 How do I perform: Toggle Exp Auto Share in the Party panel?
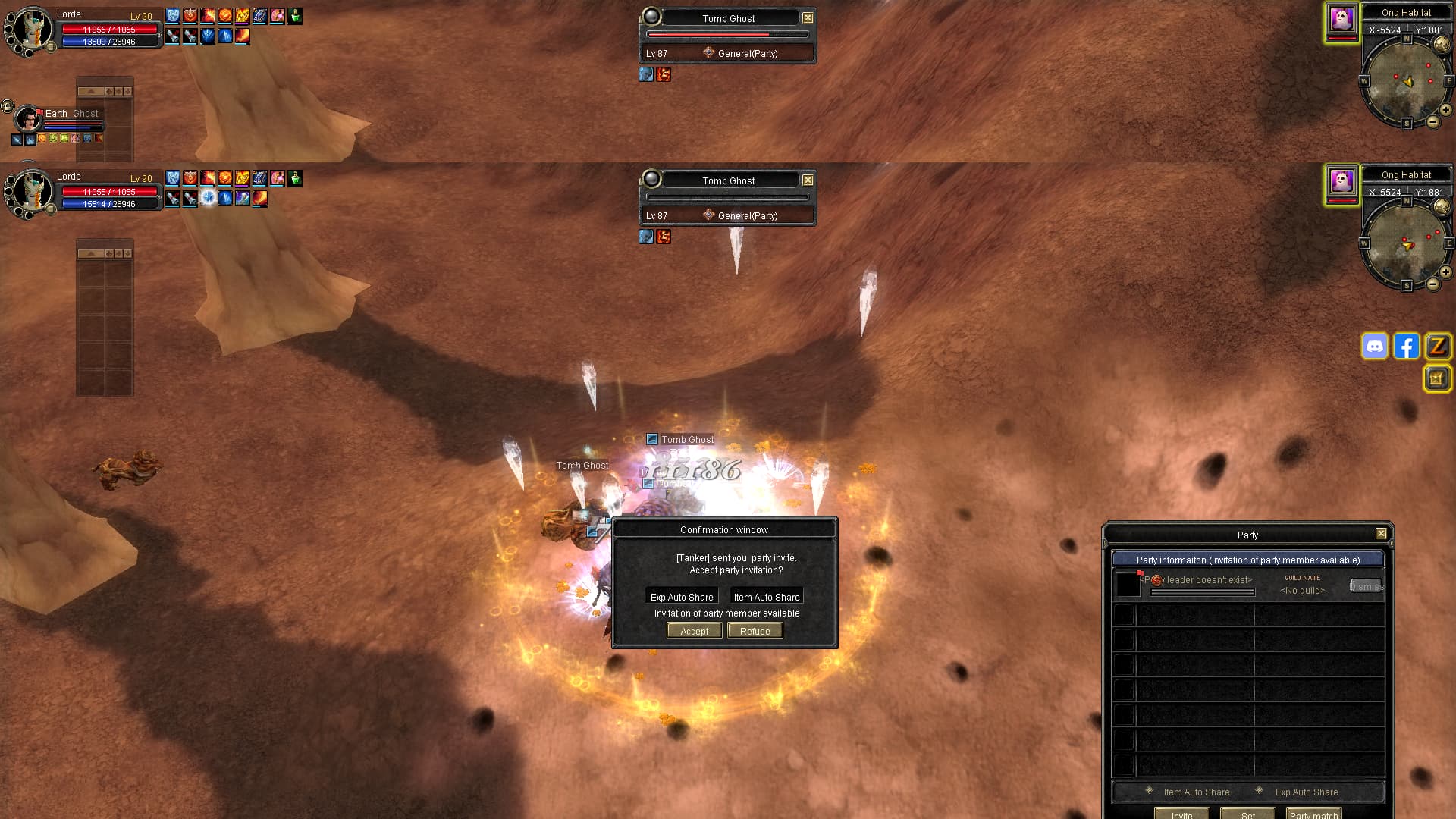(1260, 791)
